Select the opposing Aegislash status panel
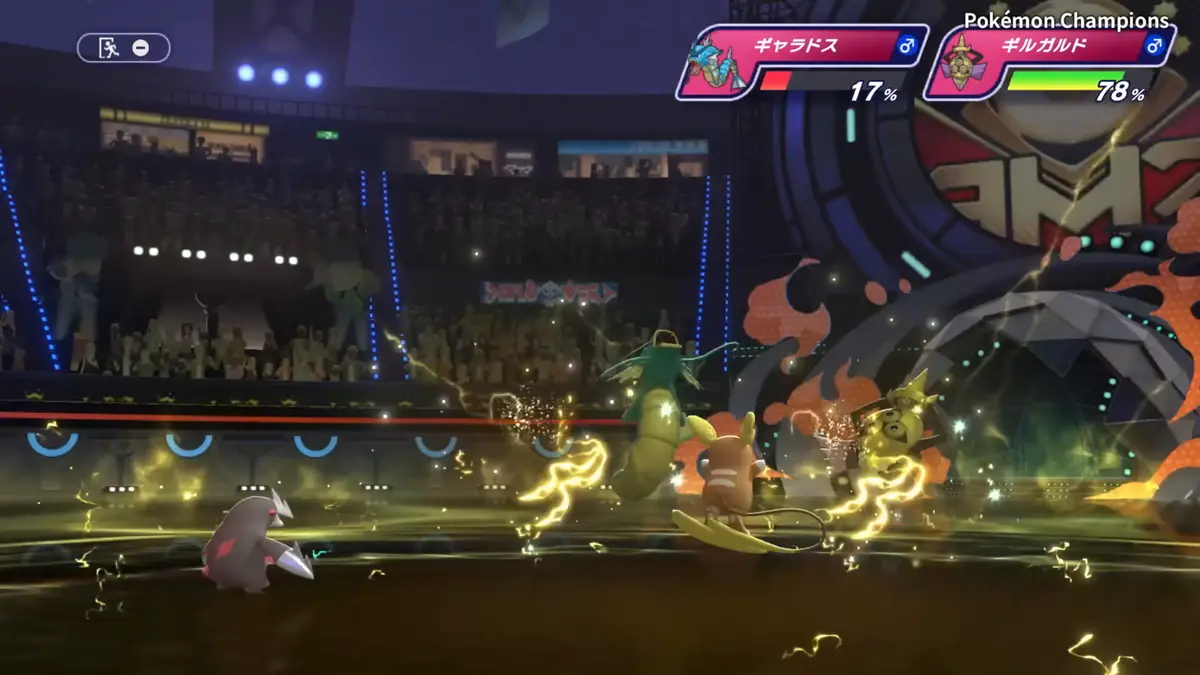The image size is (1200, 675). (x=1049, y=62)
